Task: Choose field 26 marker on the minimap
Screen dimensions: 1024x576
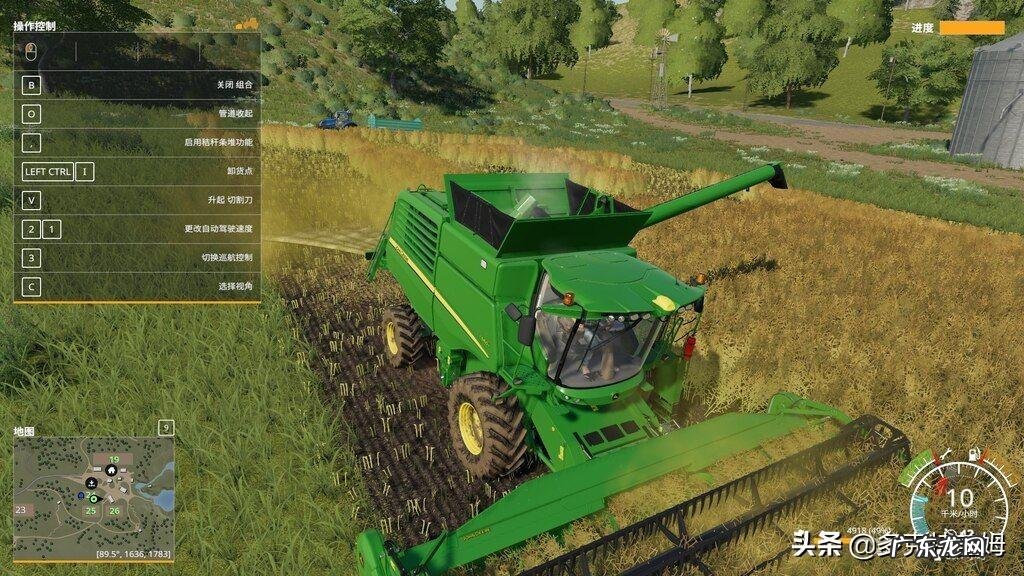Action: (x=114, y=511)
